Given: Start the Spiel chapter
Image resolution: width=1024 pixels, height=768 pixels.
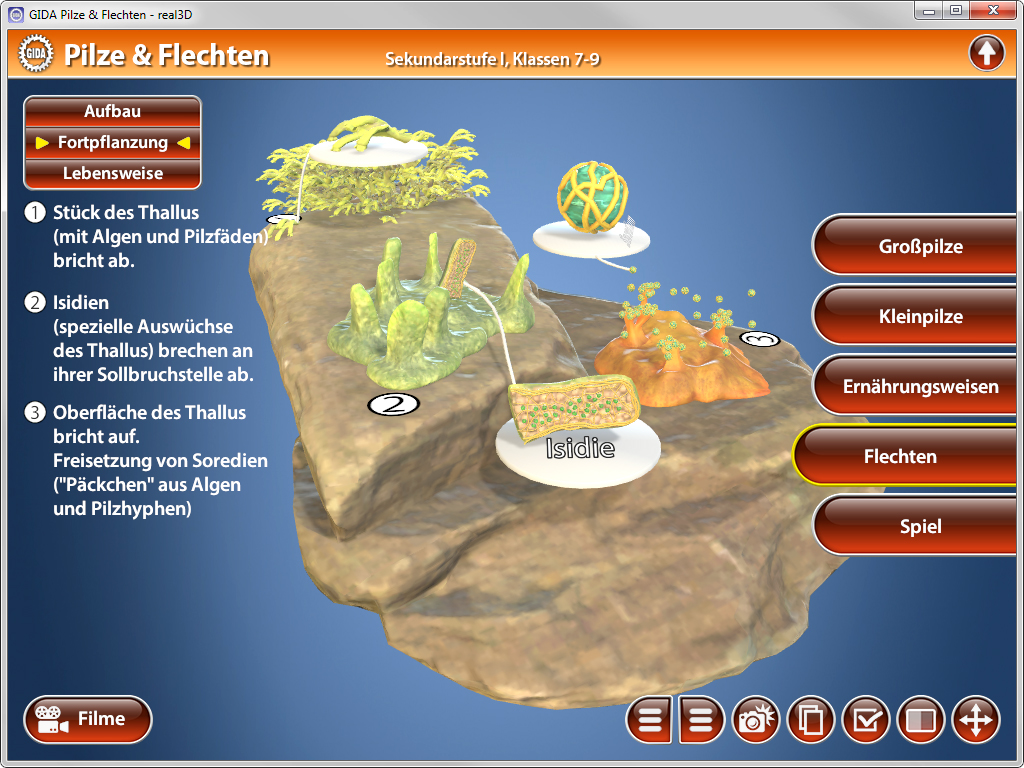Looking at the screenshot, I should [920, 526].
